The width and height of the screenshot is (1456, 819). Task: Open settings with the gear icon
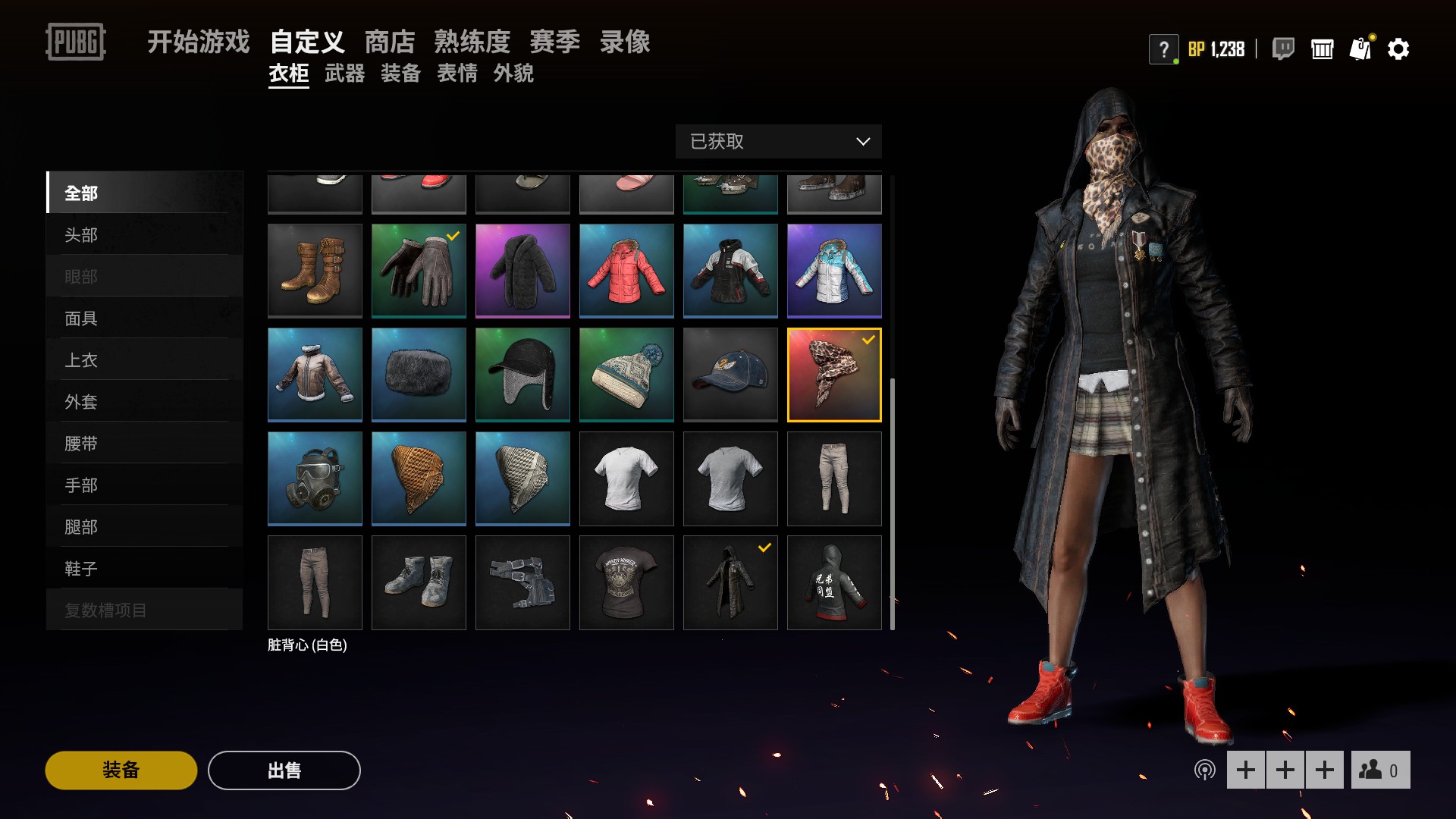1398,49
